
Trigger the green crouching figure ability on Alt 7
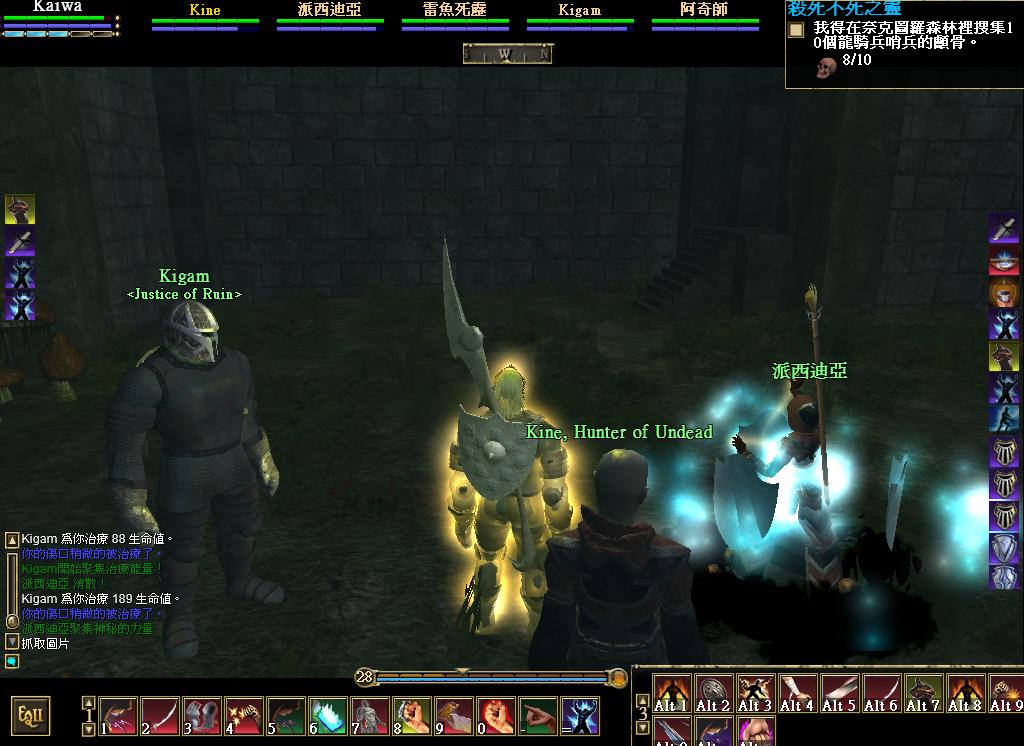pos(923,693)
